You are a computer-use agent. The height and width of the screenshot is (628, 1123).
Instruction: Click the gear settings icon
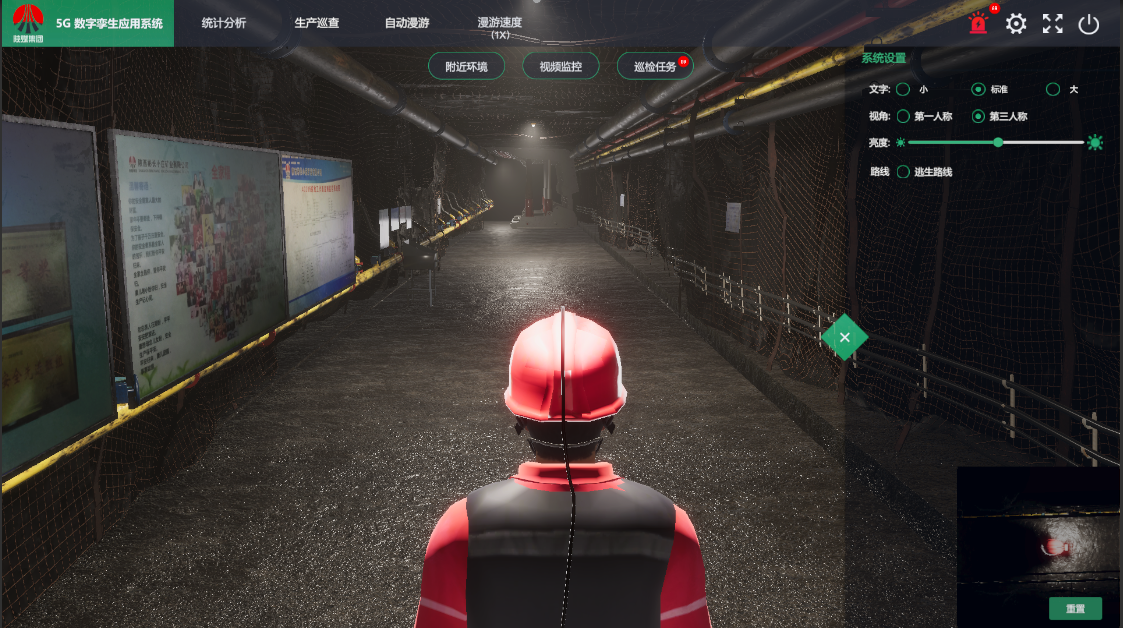coord(1016,24)
